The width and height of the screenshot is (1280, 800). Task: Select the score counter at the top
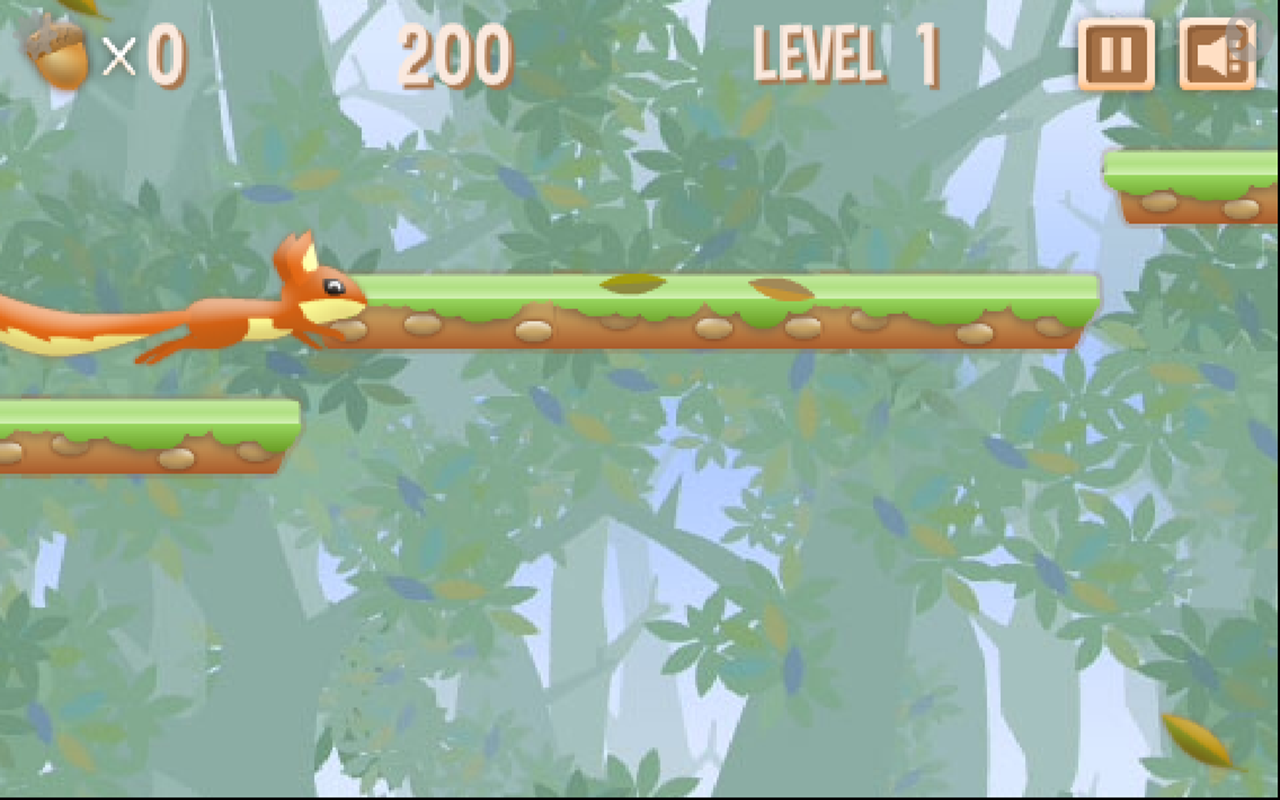coord(455,55)
